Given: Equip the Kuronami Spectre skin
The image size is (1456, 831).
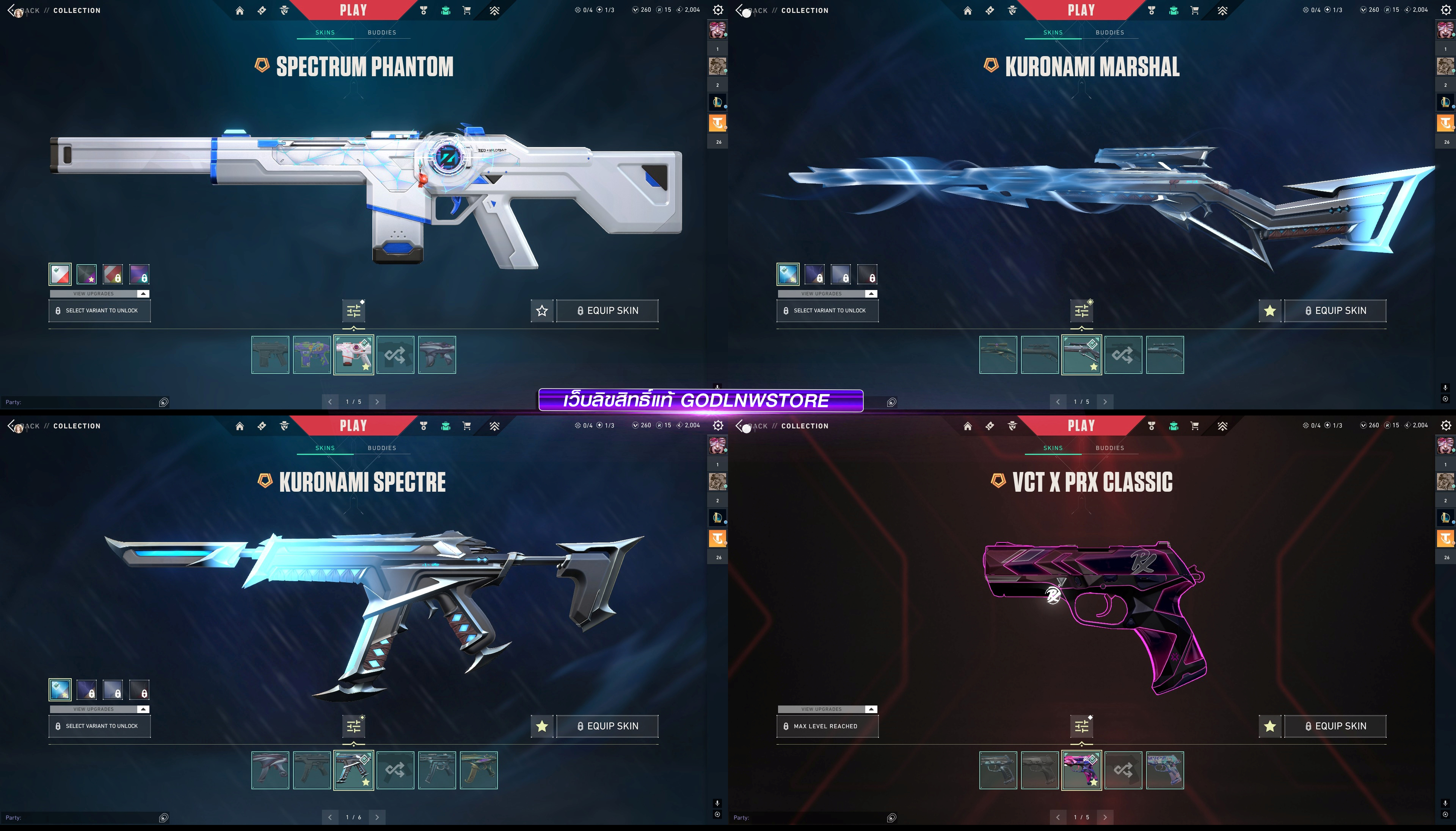Looking at the screenshot, I should (607, 726).
